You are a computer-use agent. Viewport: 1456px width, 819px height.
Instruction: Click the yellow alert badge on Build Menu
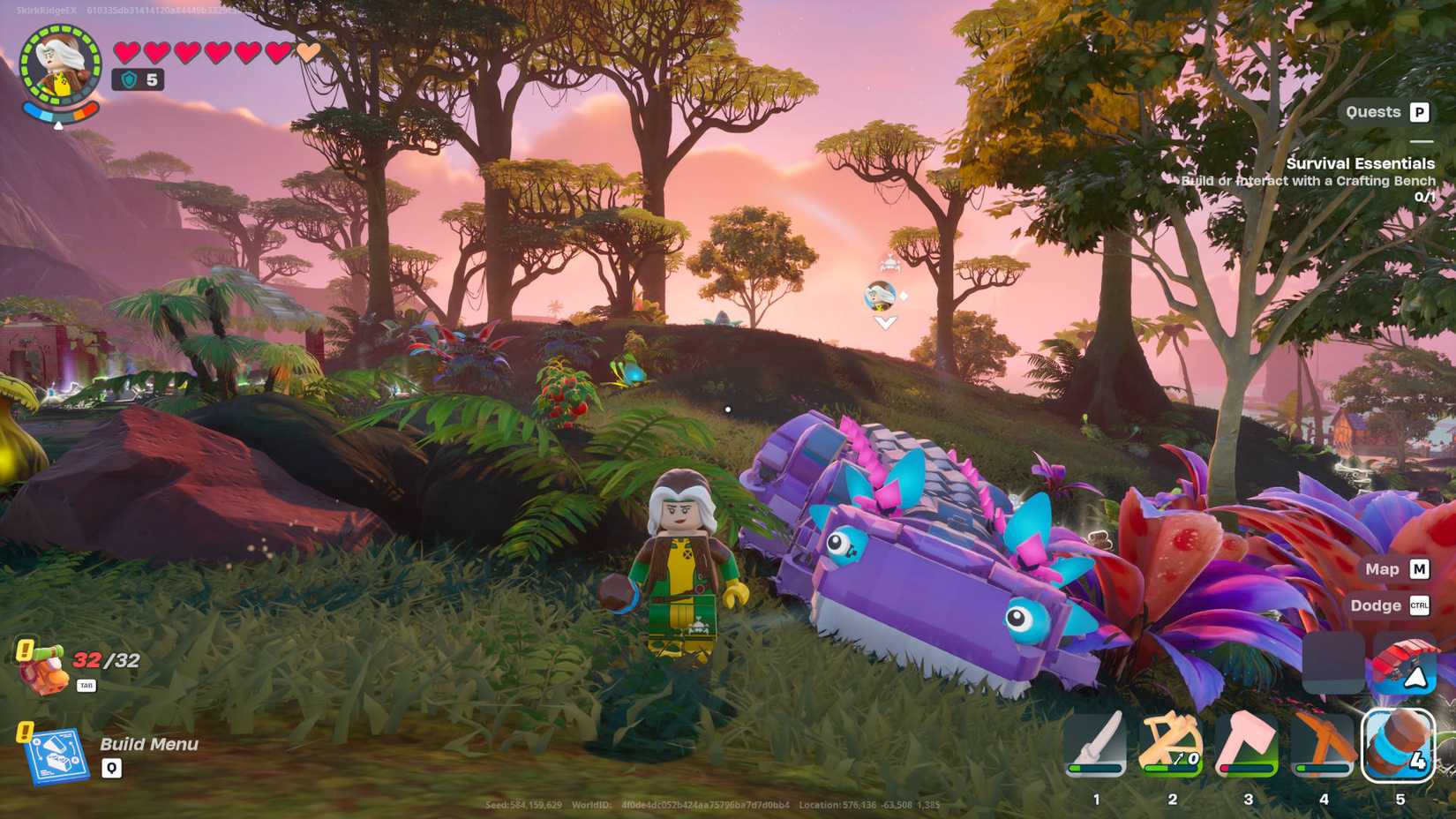click(23, 732)
